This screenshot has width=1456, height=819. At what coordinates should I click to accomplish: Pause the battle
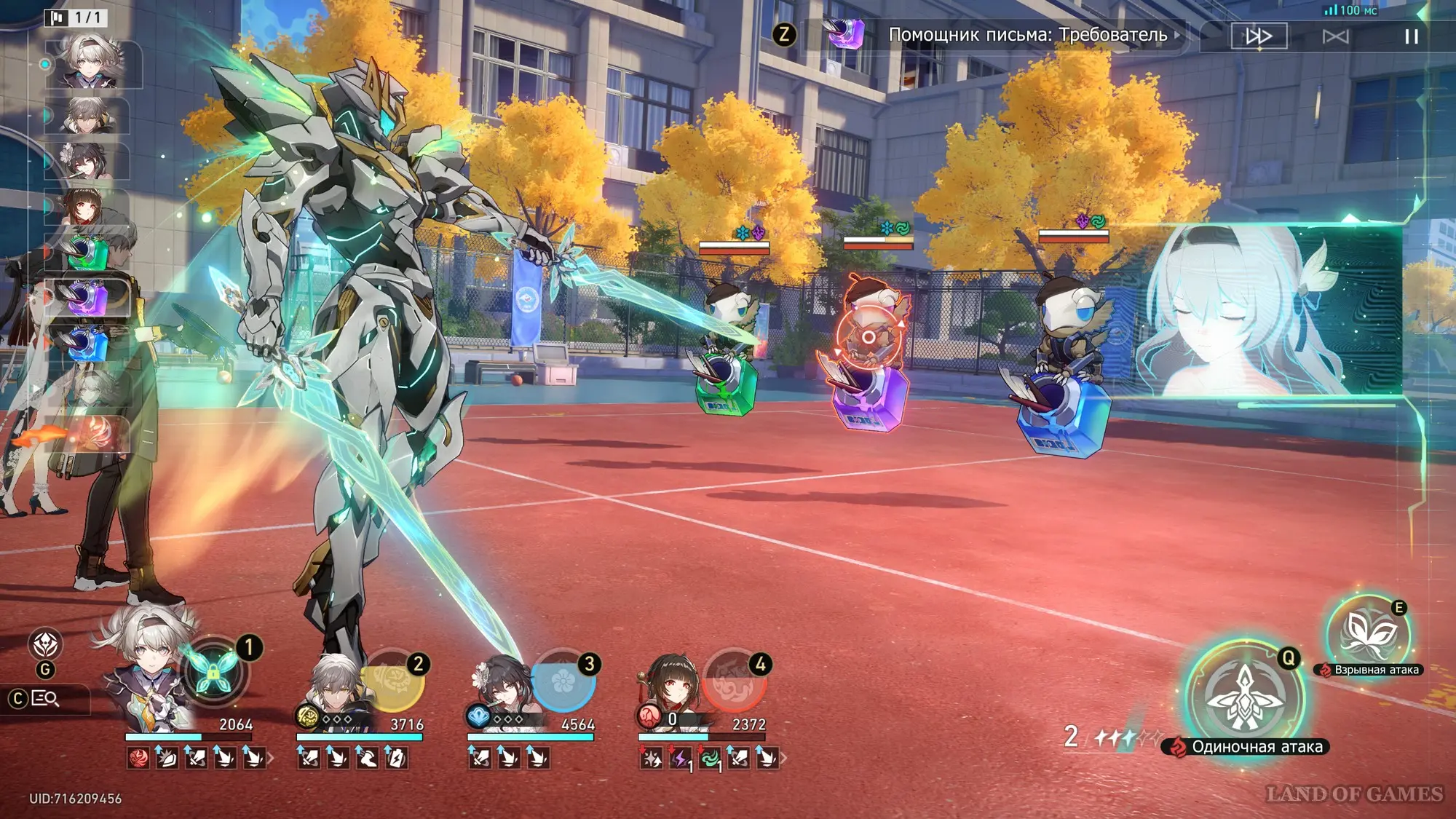(1411, 36)
